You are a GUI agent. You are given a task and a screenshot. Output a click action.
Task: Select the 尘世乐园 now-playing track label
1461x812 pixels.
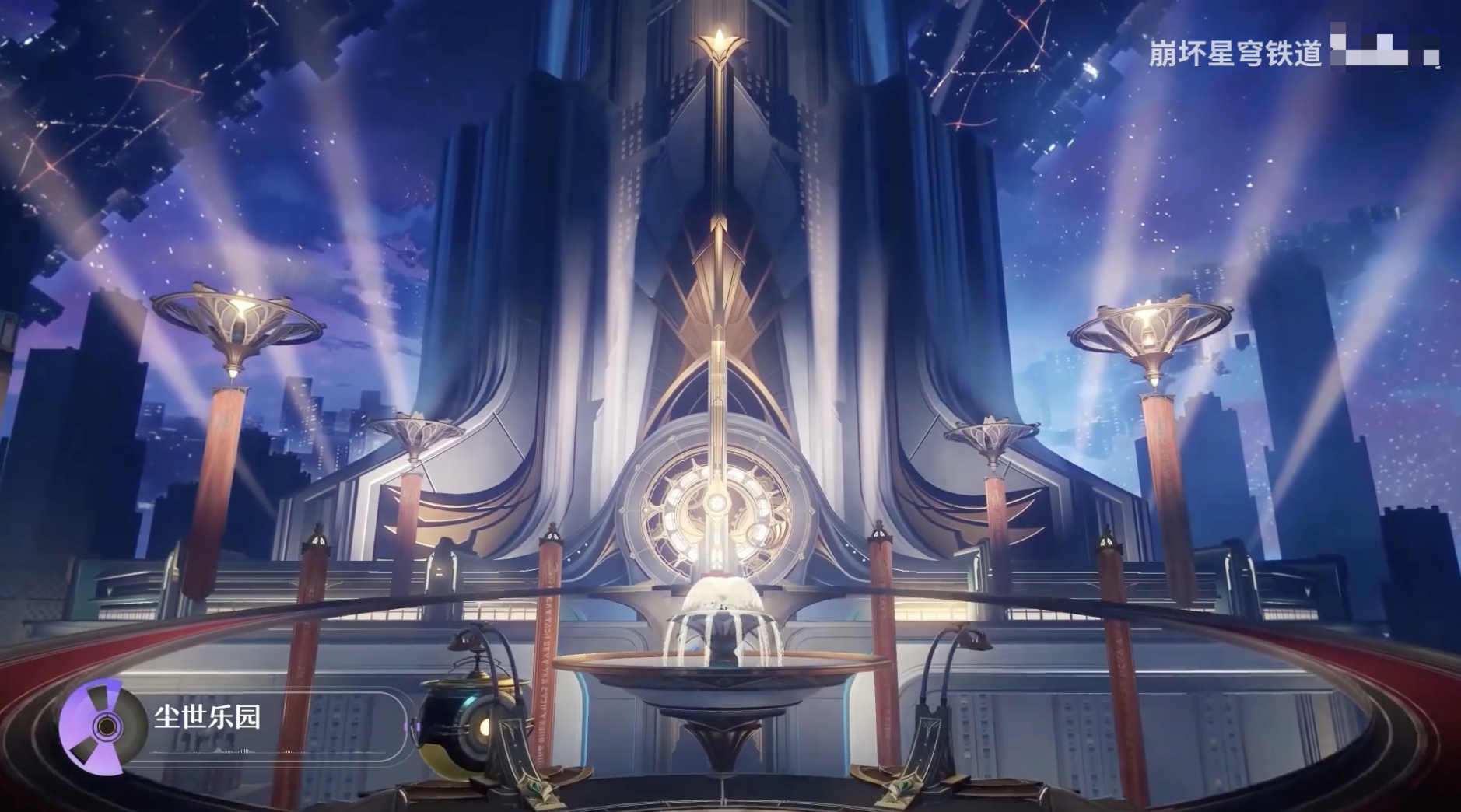[207, 716]
